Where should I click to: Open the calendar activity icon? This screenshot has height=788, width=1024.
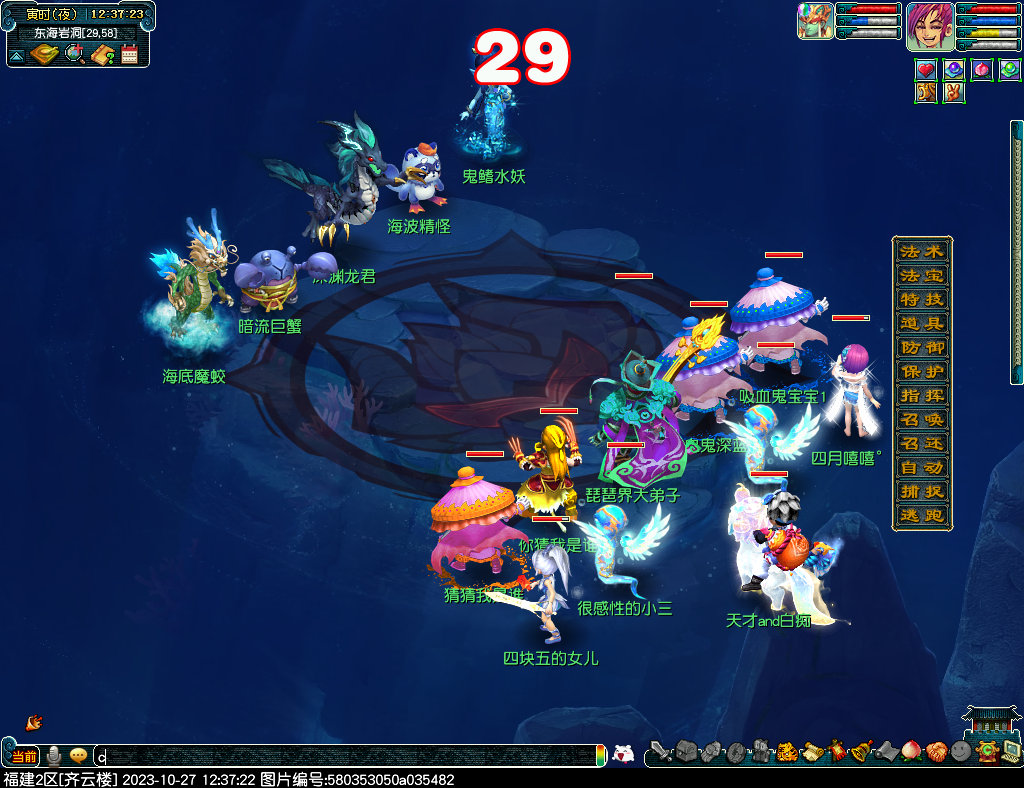pos(129,54)
